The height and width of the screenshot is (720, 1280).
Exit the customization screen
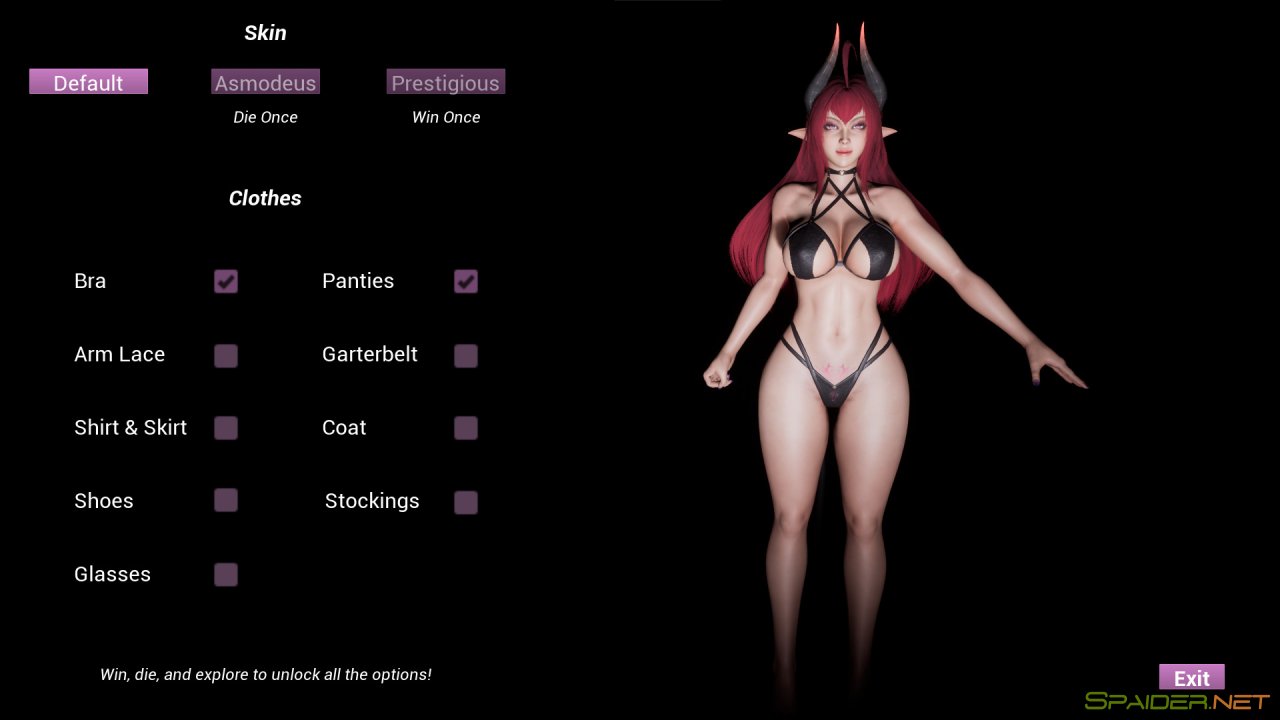pyautogui.click(x=1191, y=678)
